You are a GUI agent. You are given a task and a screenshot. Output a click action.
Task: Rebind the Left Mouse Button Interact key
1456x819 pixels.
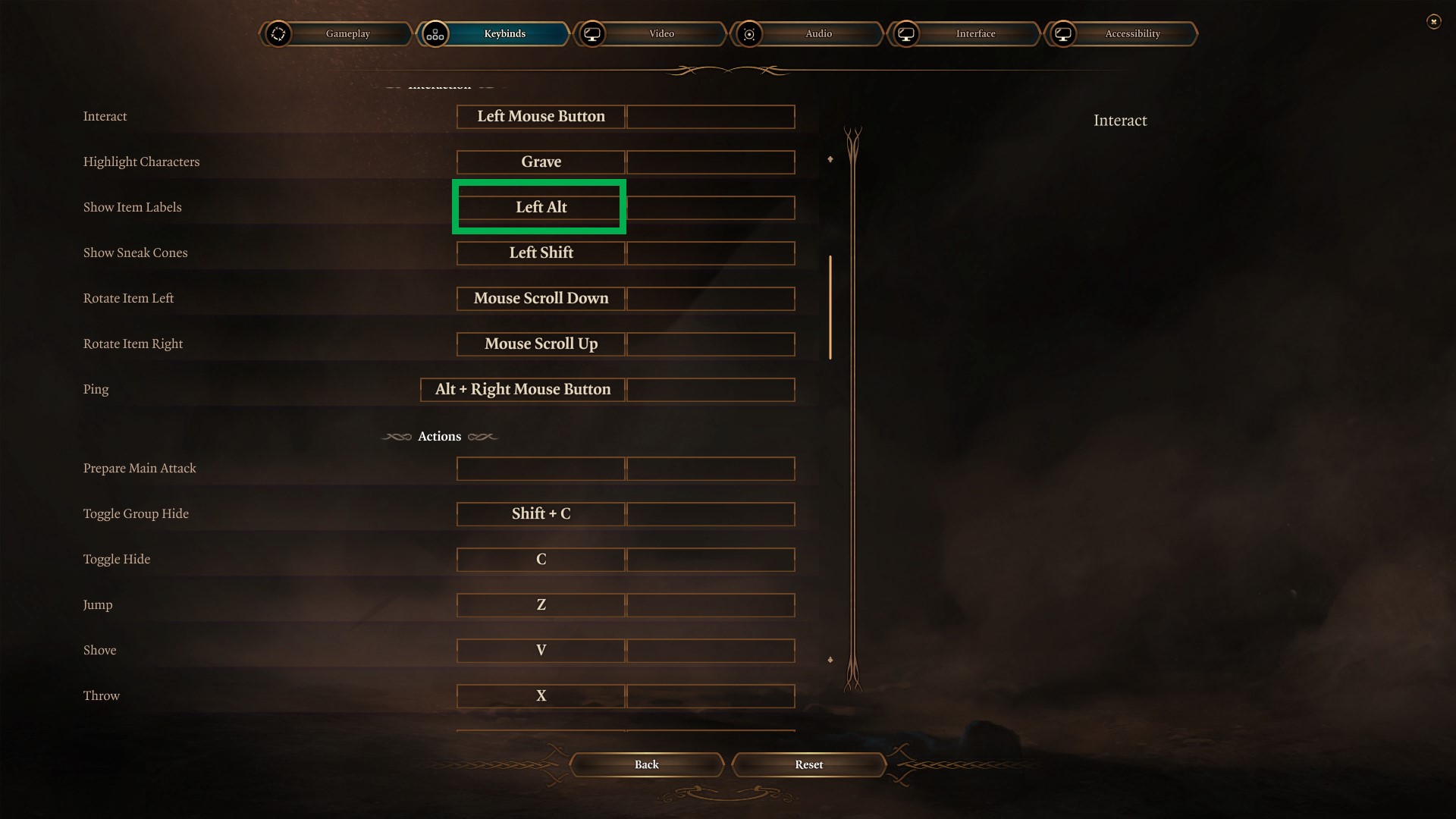click(541, 117)
